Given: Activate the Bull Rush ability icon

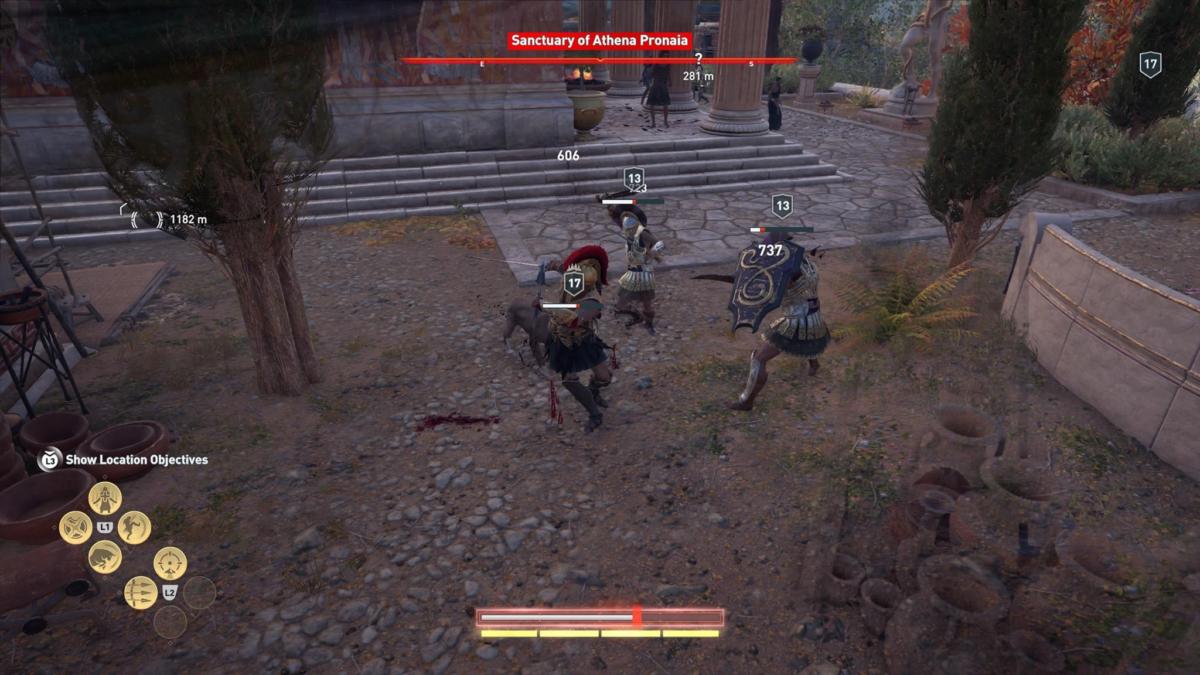Looking at the screenshot, I should pyautogui.click(x=105, y=557).
